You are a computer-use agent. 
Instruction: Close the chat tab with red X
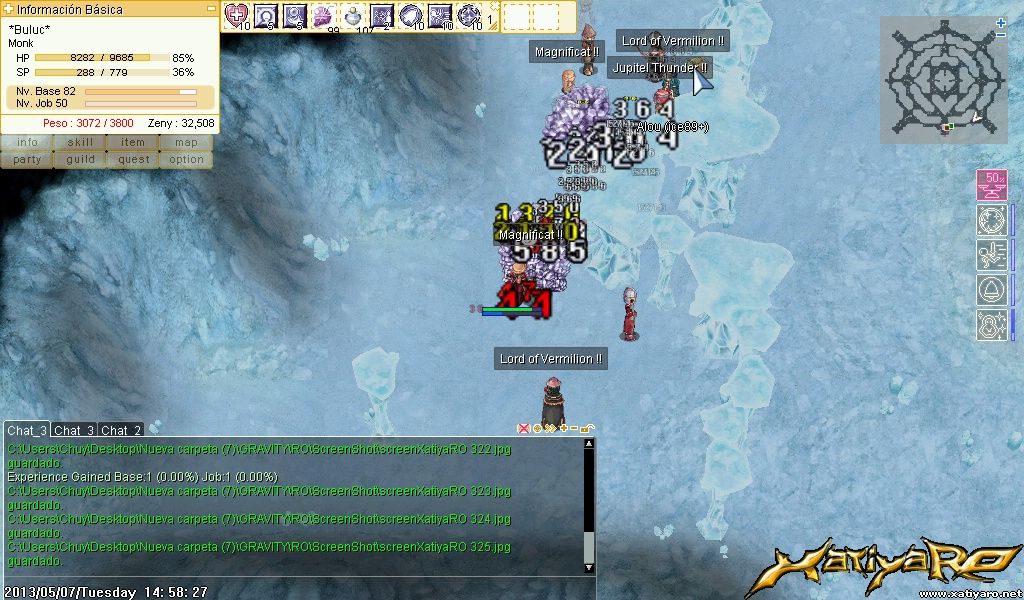click(523, 429)
